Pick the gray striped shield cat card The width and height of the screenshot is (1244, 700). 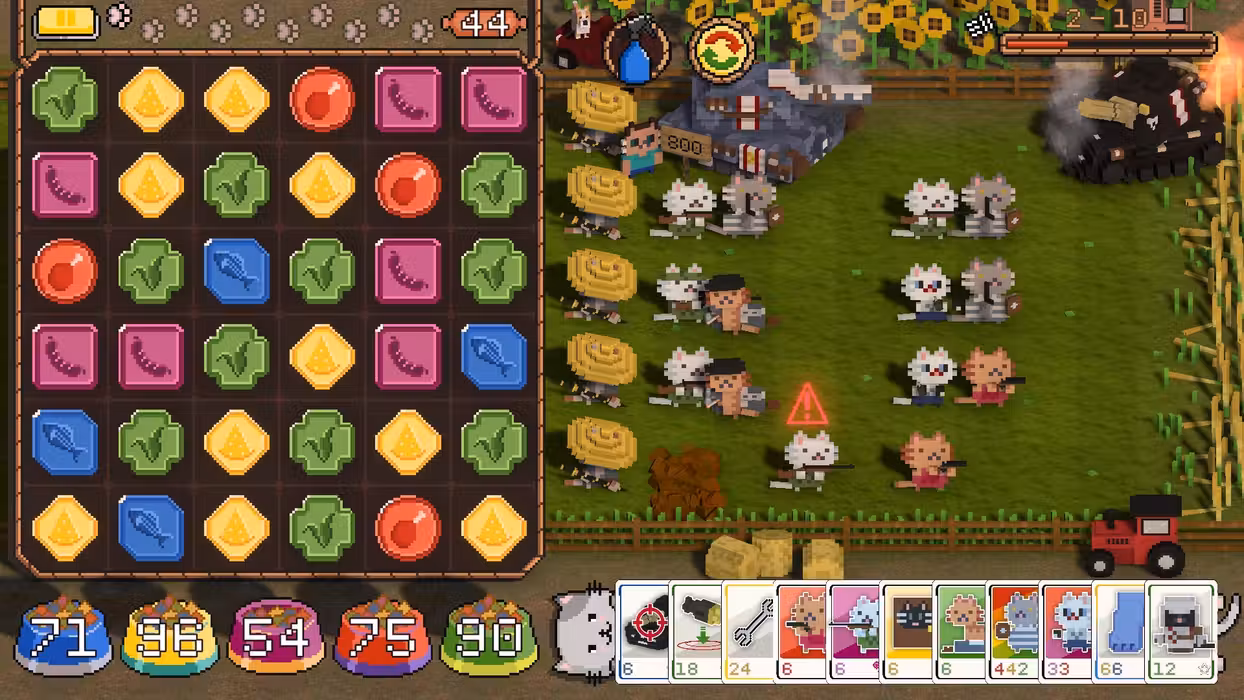point(1014,630)
